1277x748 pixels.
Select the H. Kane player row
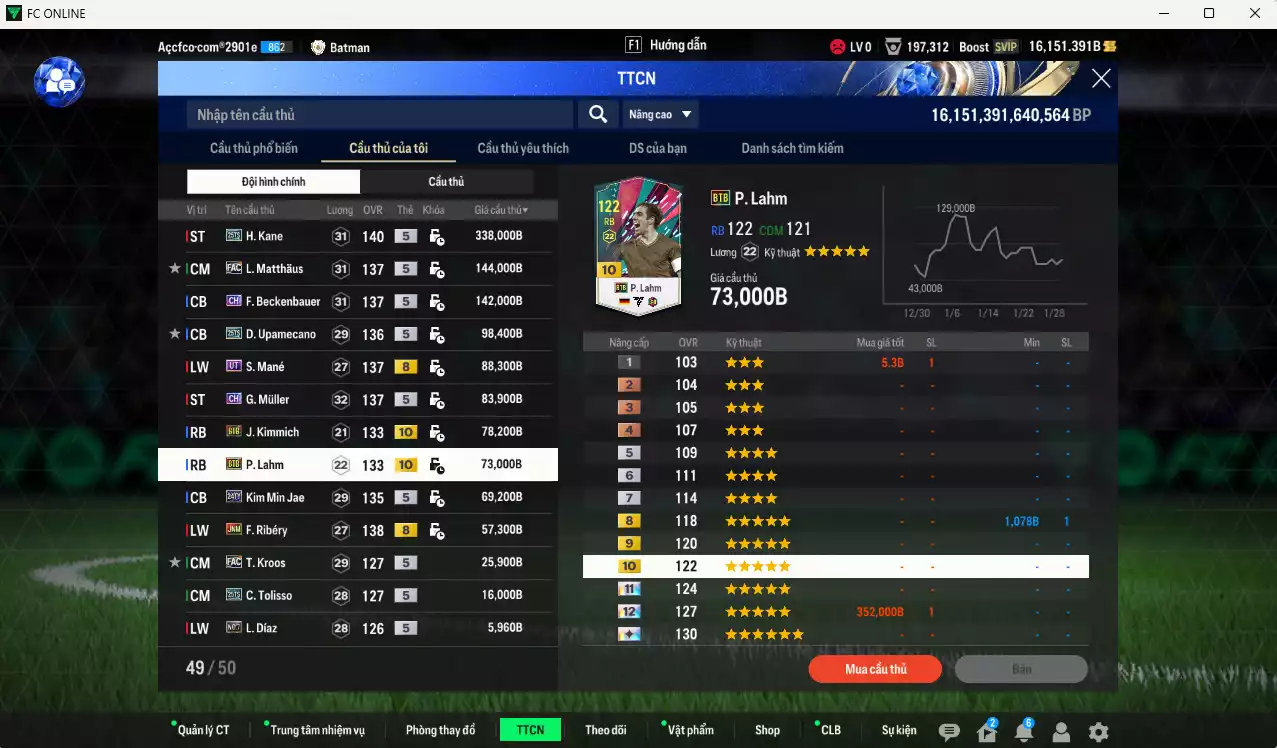[357, 237]
